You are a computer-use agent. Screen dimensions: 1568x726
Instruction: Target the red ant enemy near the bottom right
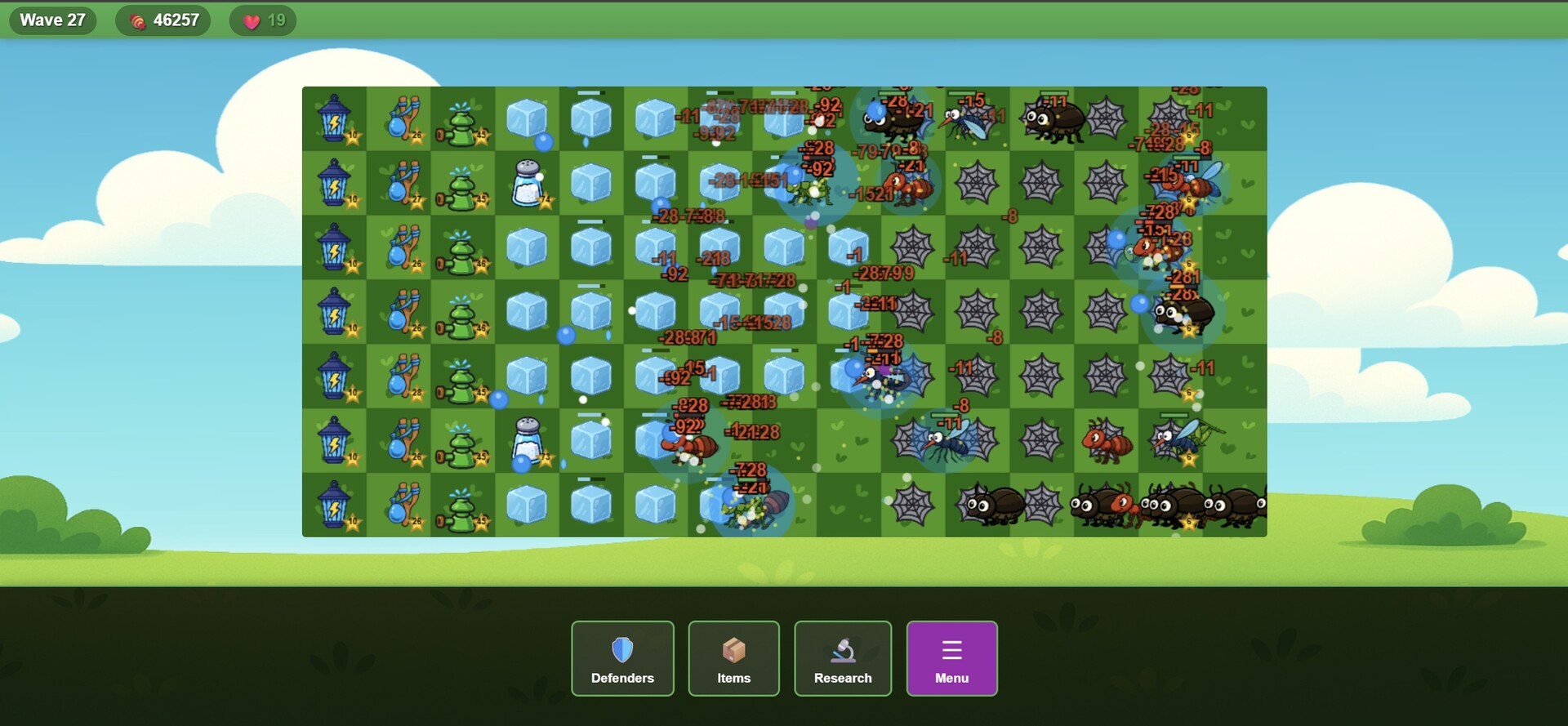tap(1107, 443)
